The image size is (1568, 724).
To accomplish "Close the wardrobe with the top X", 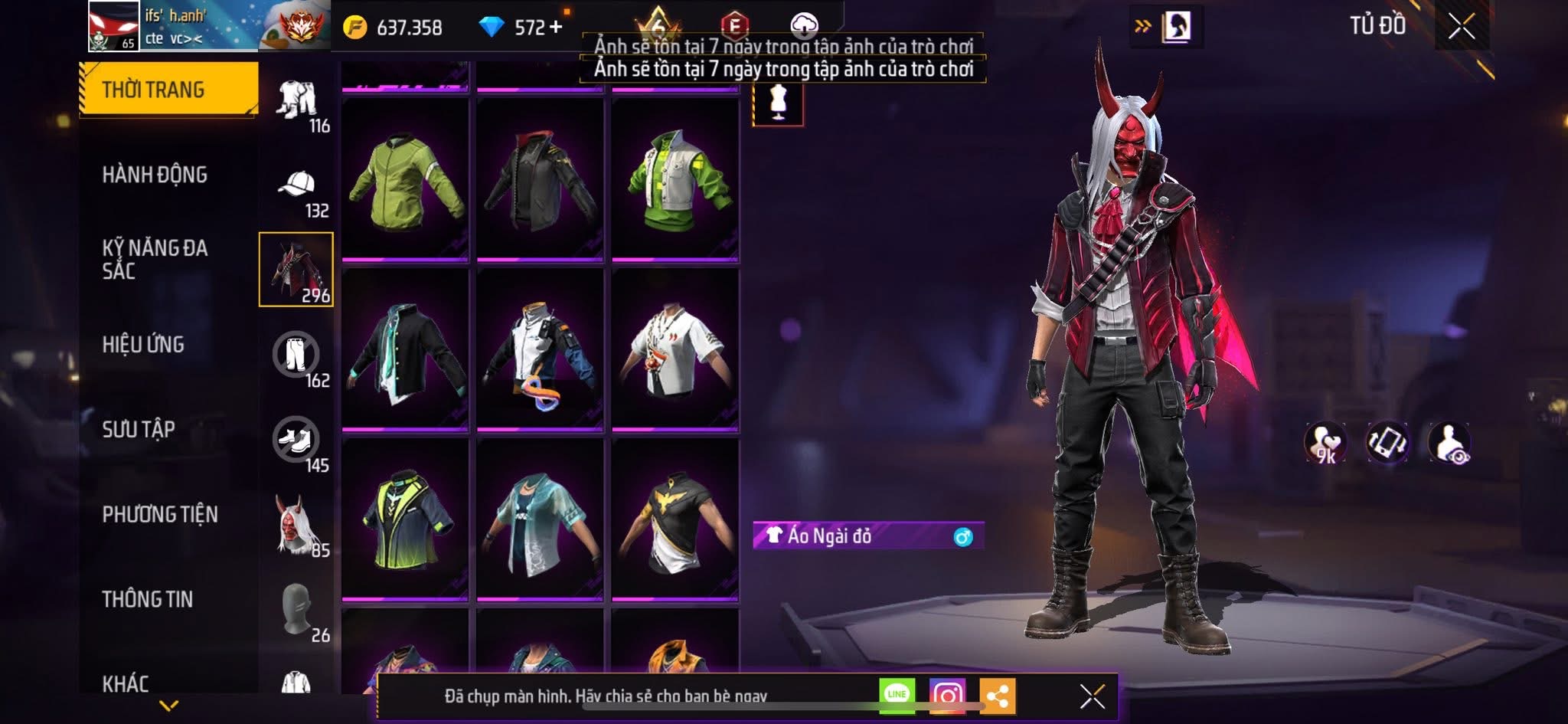I will 1461,27.
